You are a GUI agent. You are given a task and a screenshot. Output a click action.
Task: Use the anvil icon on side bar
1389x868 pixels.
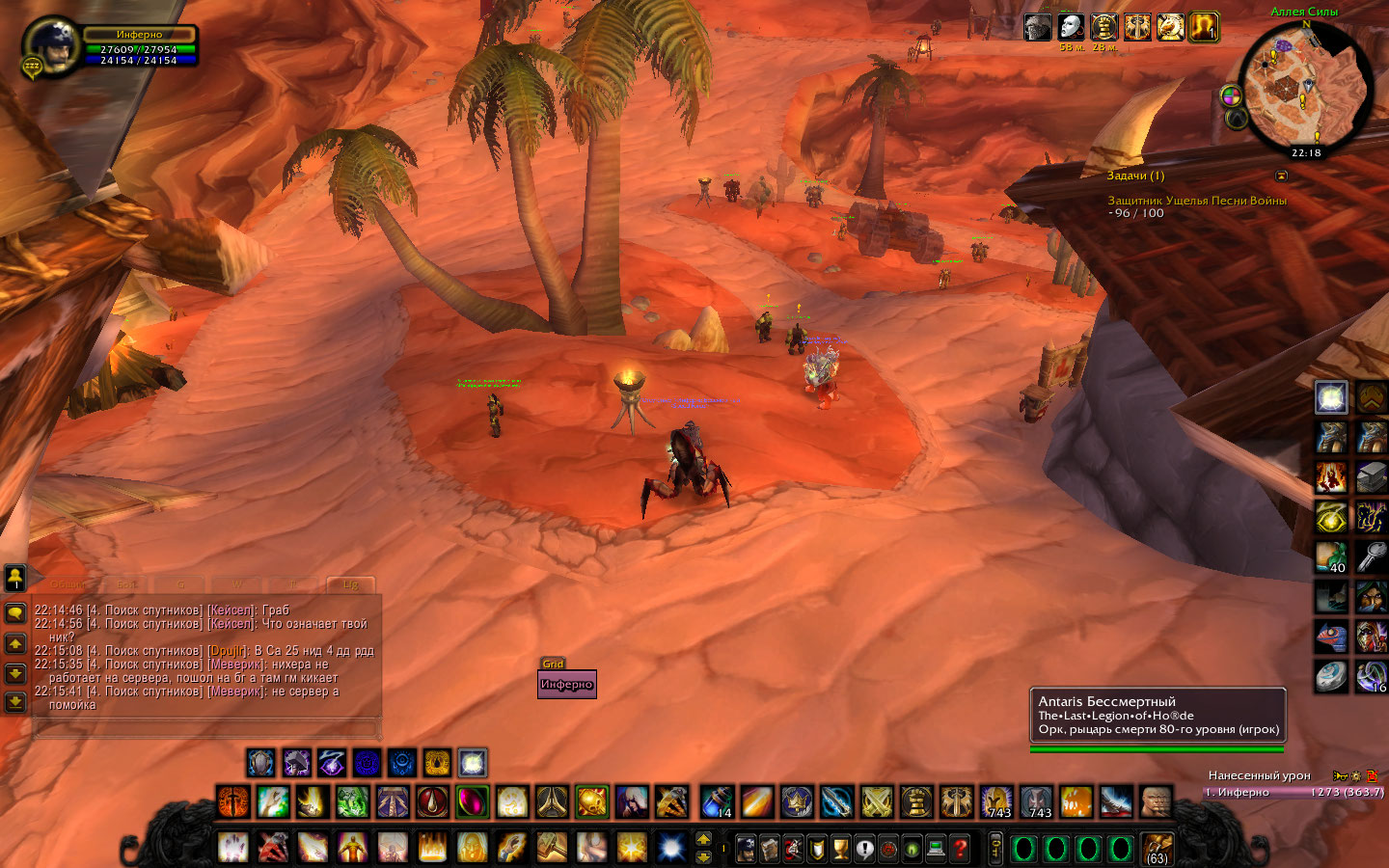[1372, 476]
